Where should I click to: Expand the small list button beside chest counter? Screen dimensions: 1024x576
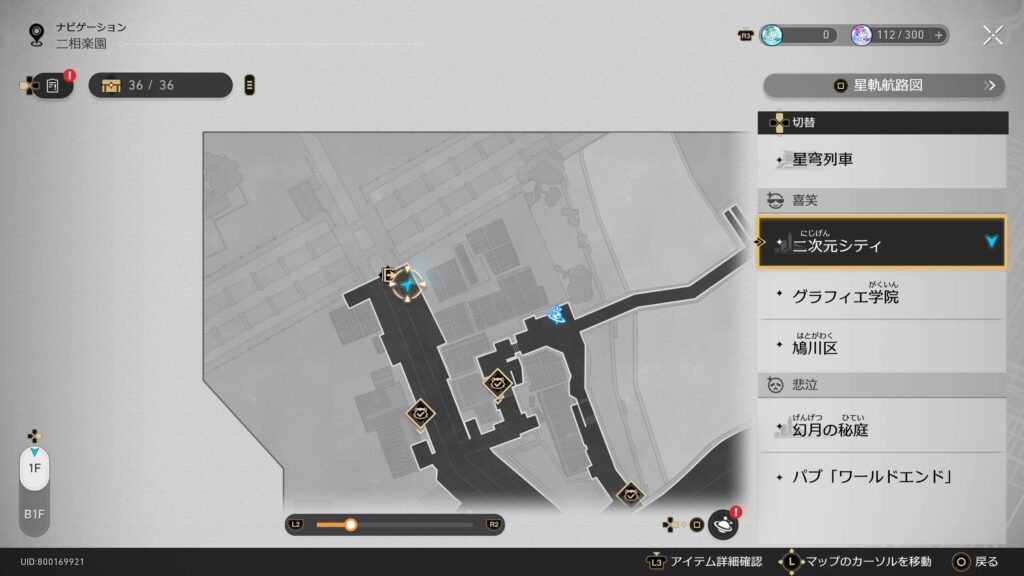(249, 86)
